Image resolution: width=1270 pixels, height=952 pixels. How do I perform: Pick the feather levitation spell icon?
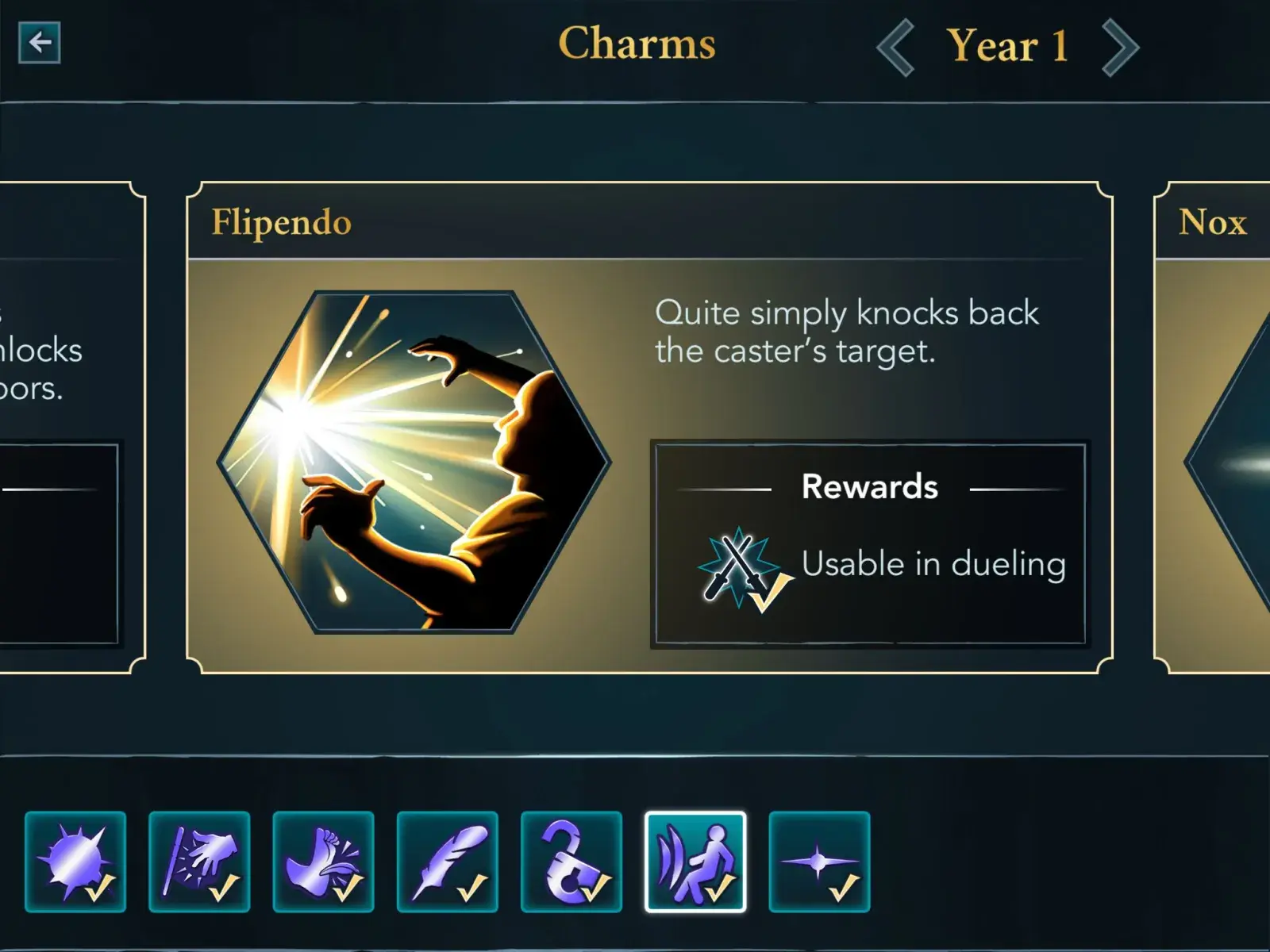click(448, 862)
